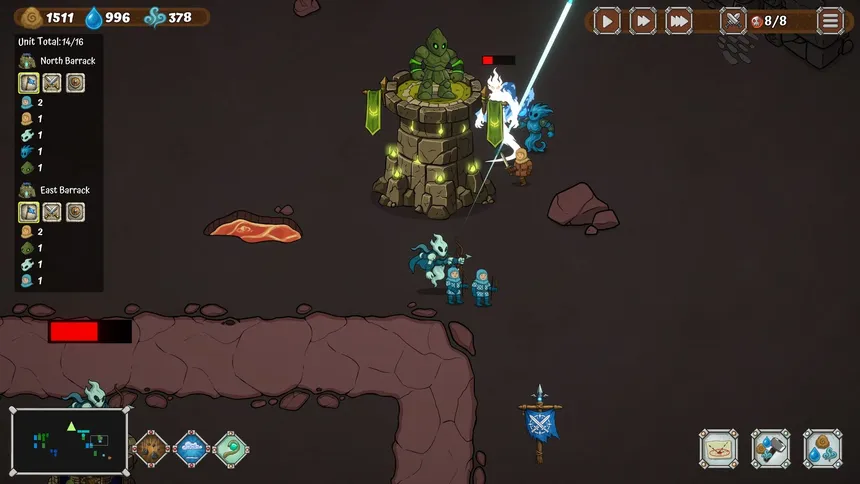Open the hamburger main menu

(831, 20)
